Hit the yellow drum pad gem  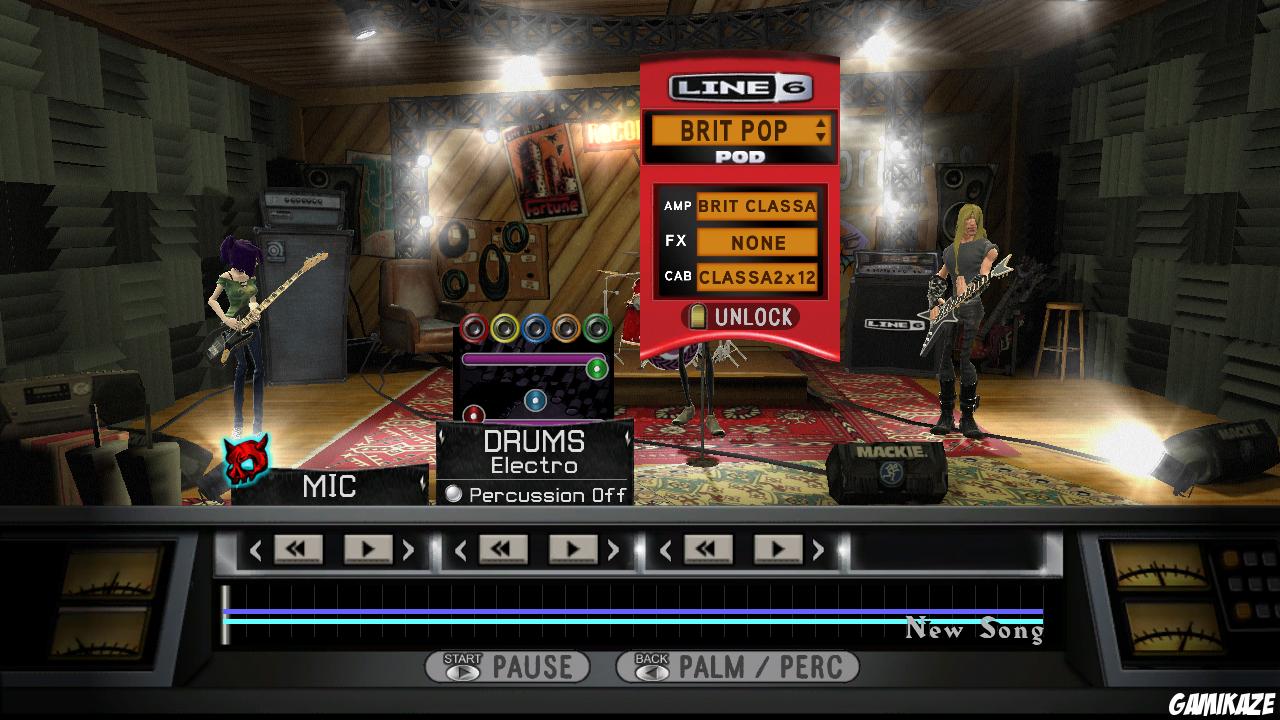coord(505,327)
